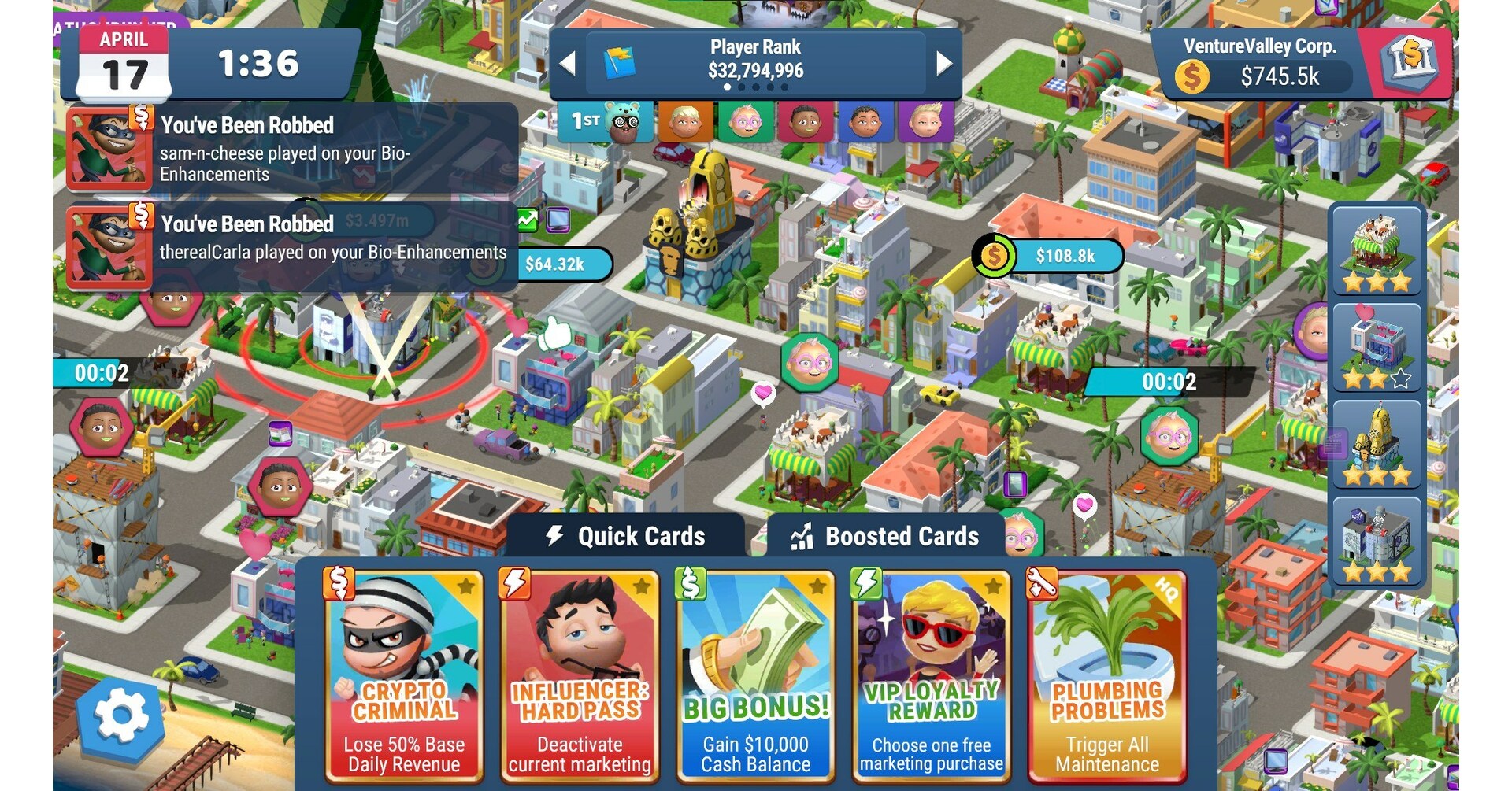Select the second pagination dot under Player Rank
This screenshot has height=791, width=1512.
click(741, 88)
